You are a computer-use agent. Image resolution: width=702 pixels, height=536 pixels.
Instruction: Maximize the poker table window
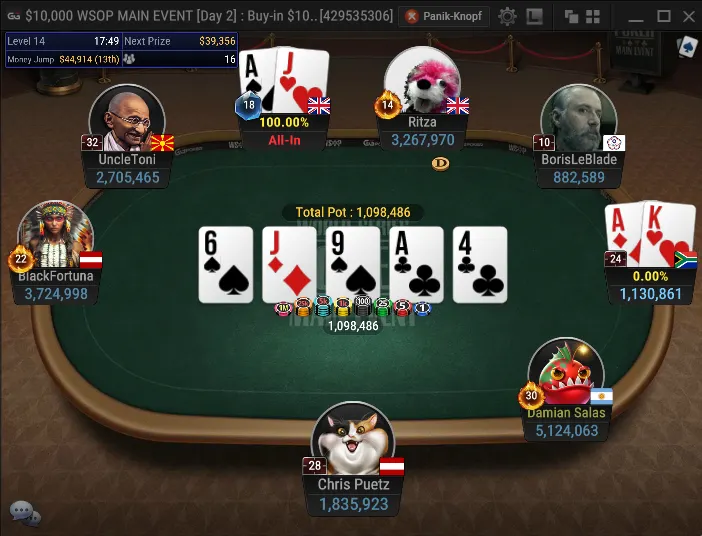663,16
